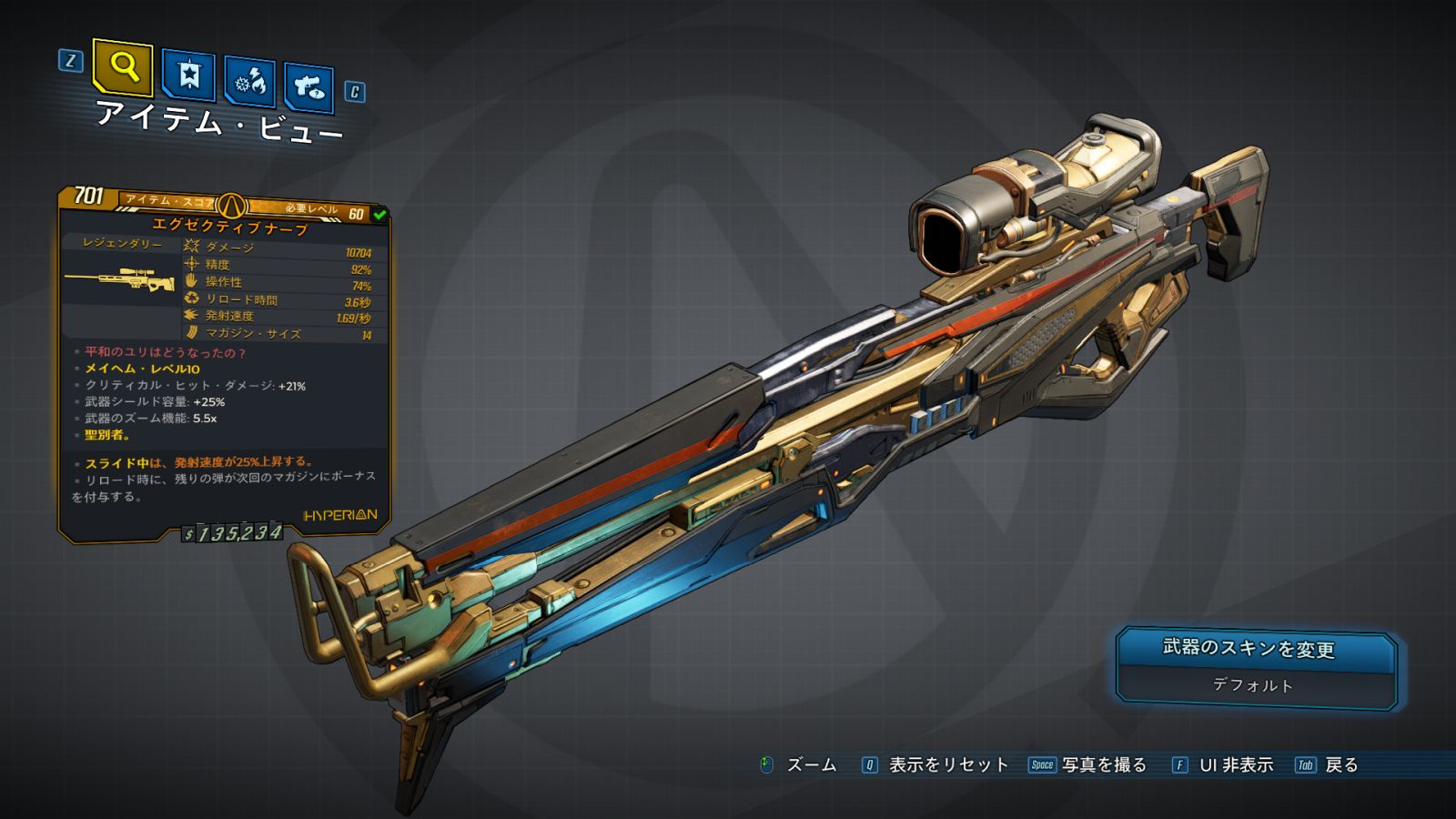The height and width of the screenshot is (819, 1456).
Task: Open the elemental snowflake and flame tab
Action: pos(249,81)
